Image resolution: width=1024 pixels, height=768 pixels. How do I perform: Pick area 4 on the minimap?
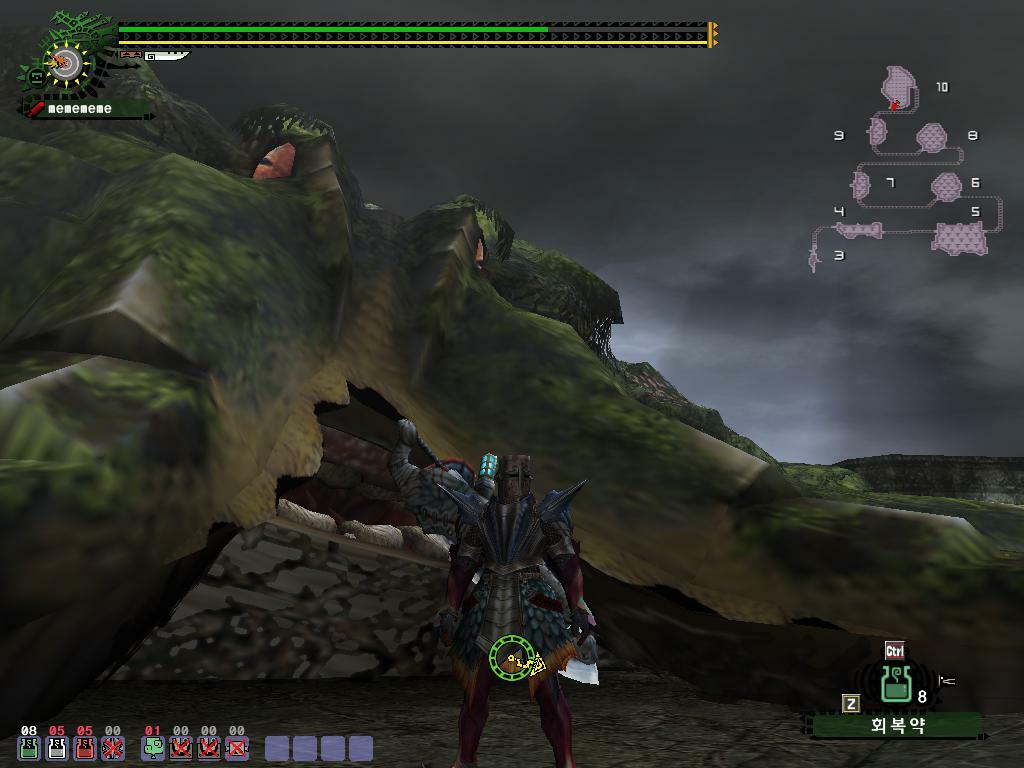tap(859, 230)
